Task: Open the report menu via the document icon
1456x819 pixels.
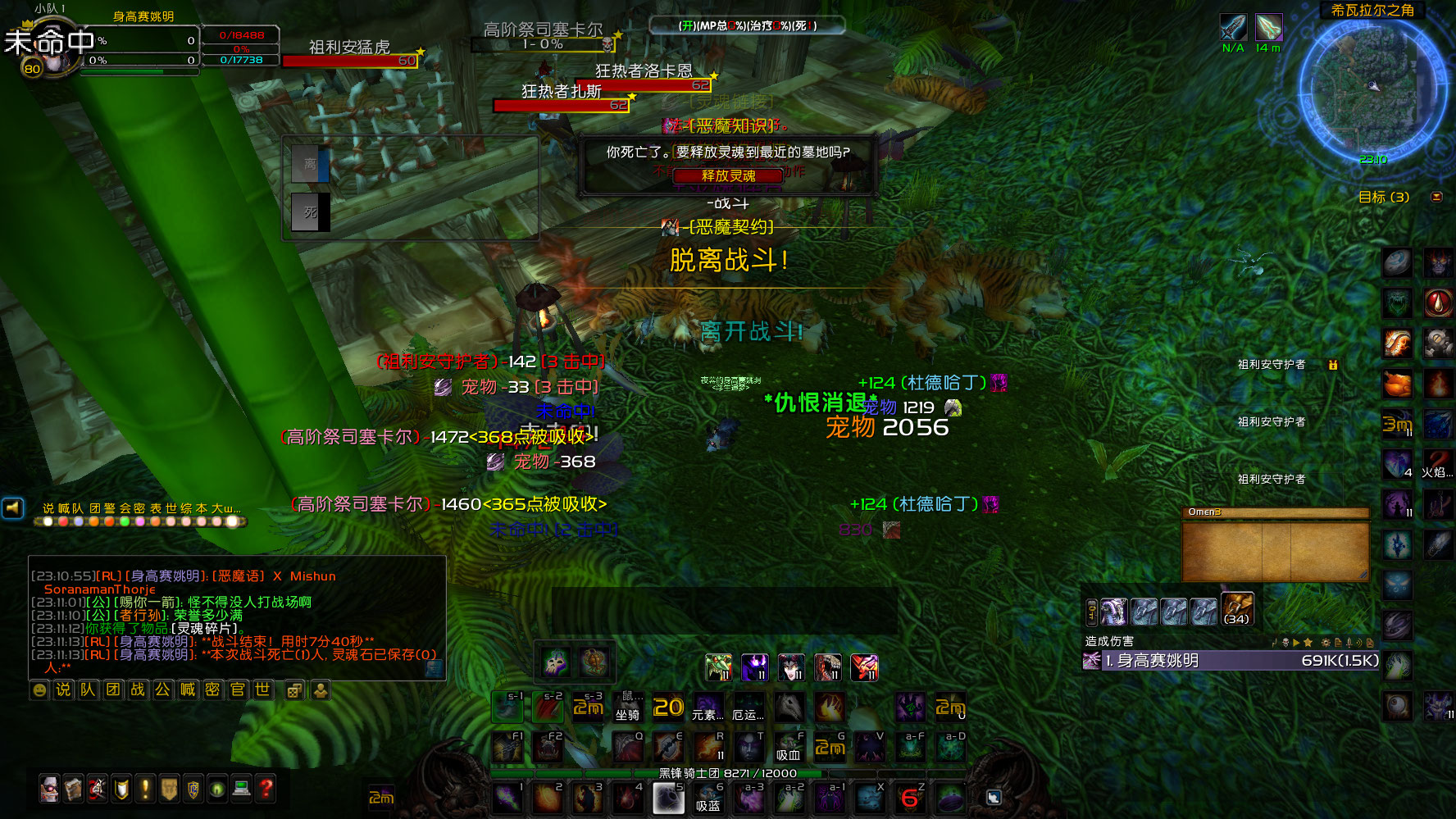Action: pos(1338,642)
